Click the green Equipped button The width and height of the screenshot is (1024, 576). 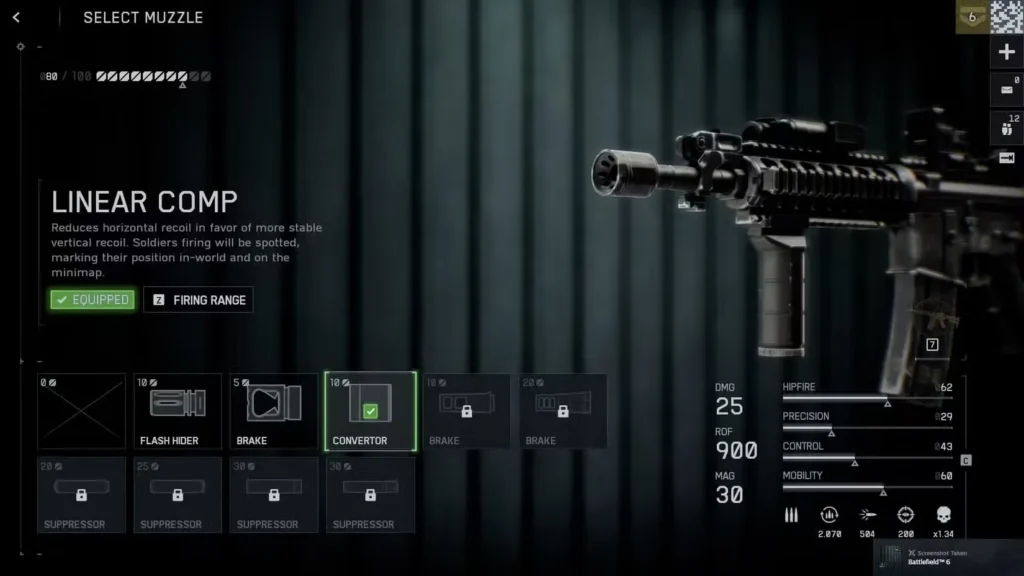(92, 300)
